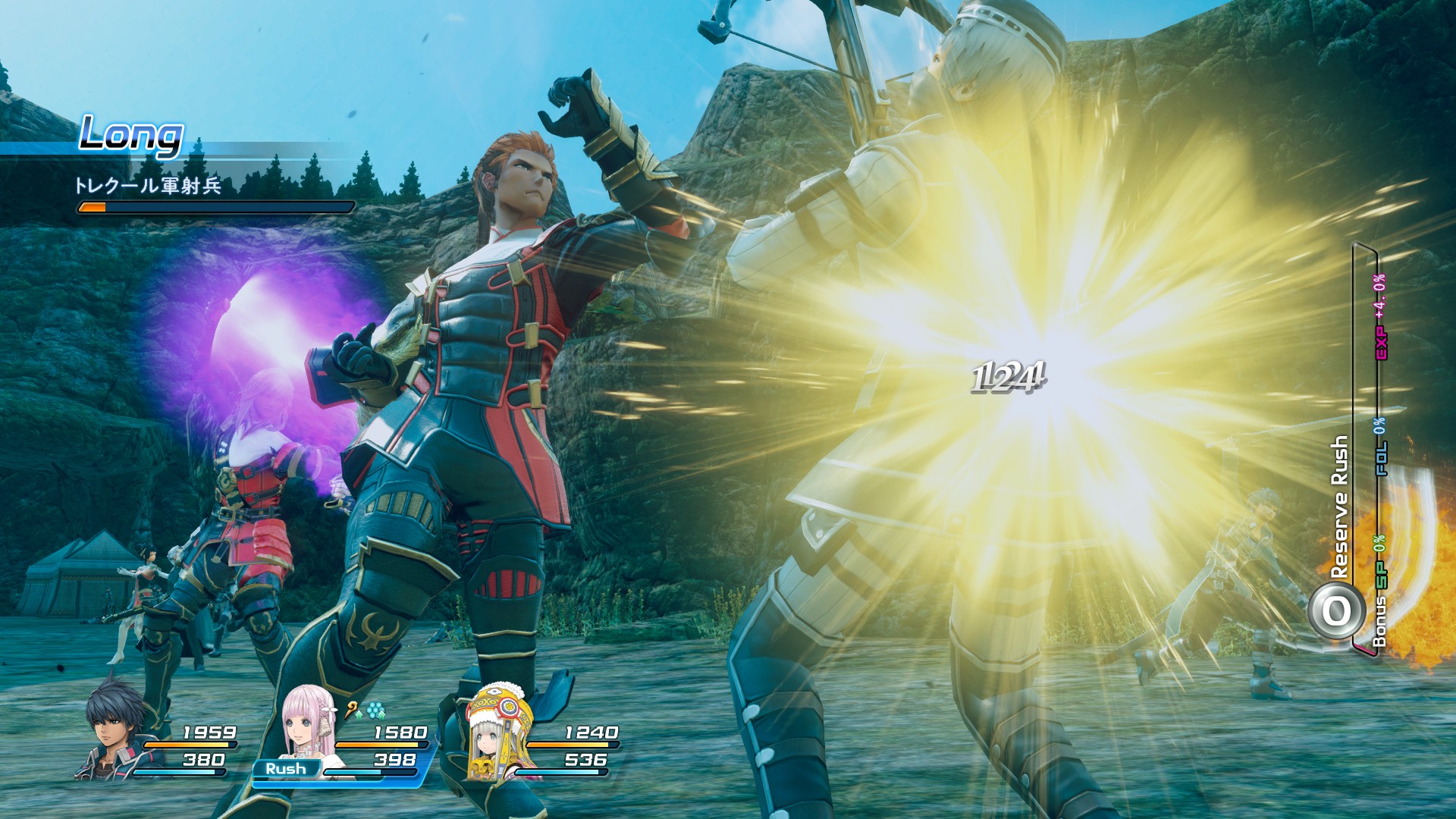Viewport: 1456px width, 819px height.
Task: Activate the Reserve Rush gauge ring
Action: [1337, 610]
